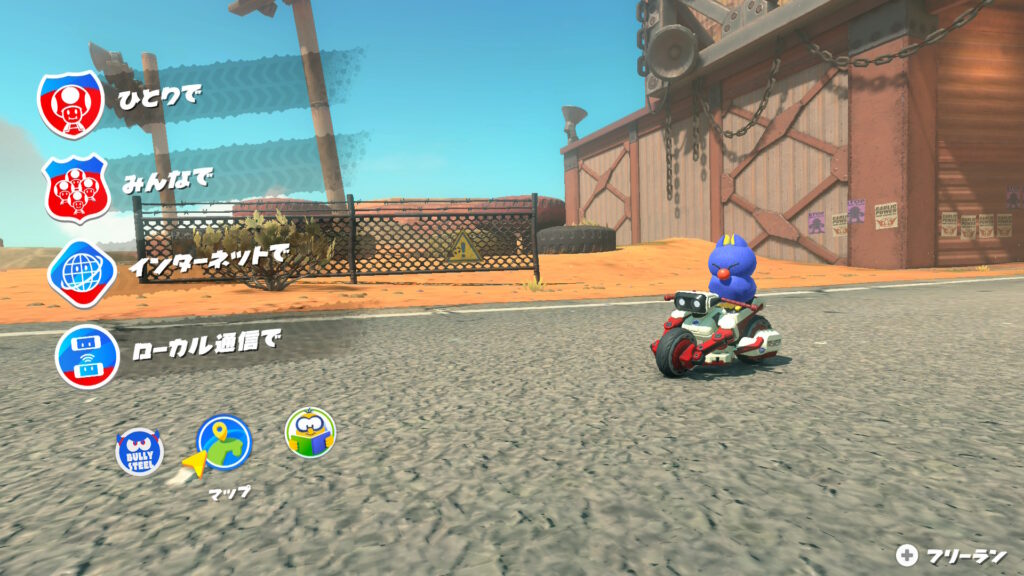
Task: Open インターネットで online play
Action: (x=81, y=271)
